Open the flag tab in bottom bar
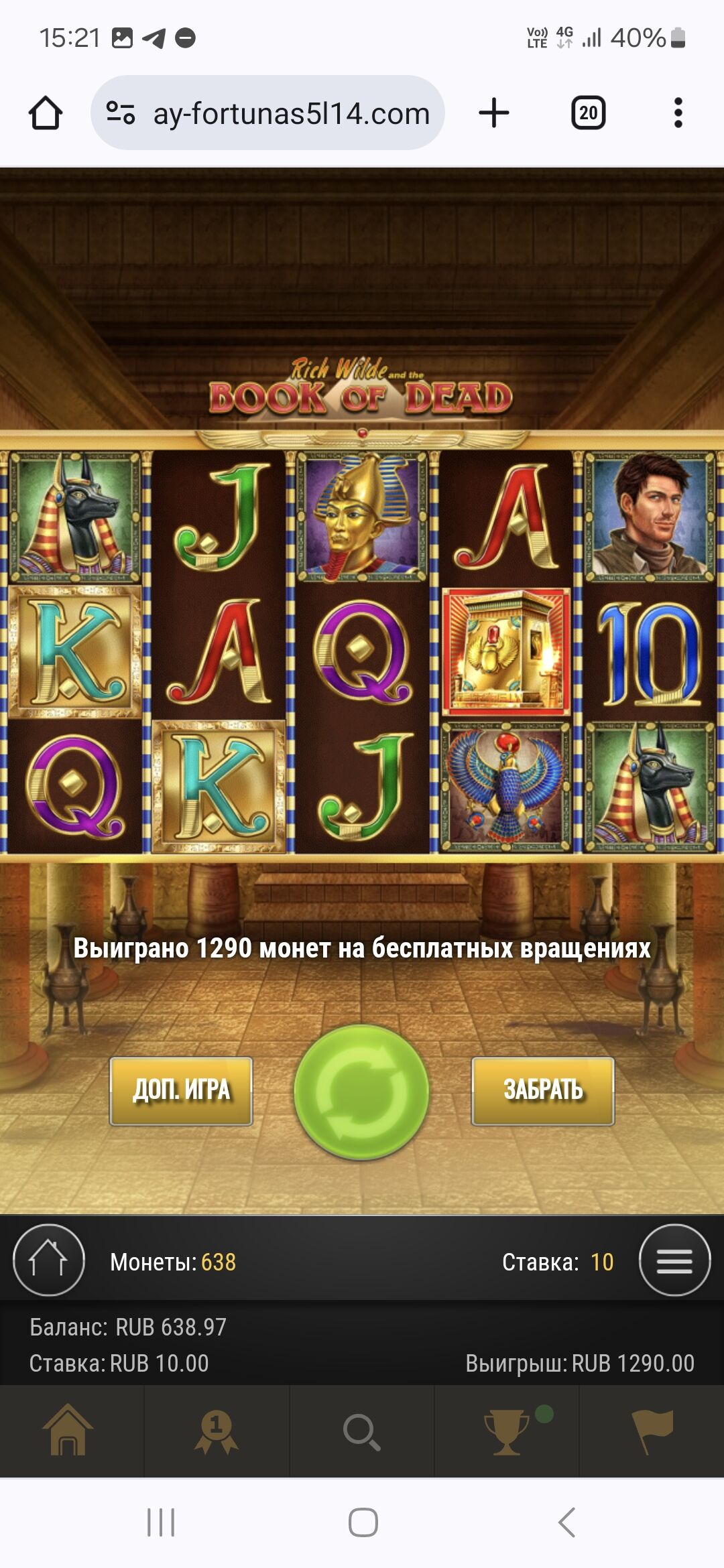This screenshot has width=724, height=1568. pyautogui.click(x=652, y=1431)
